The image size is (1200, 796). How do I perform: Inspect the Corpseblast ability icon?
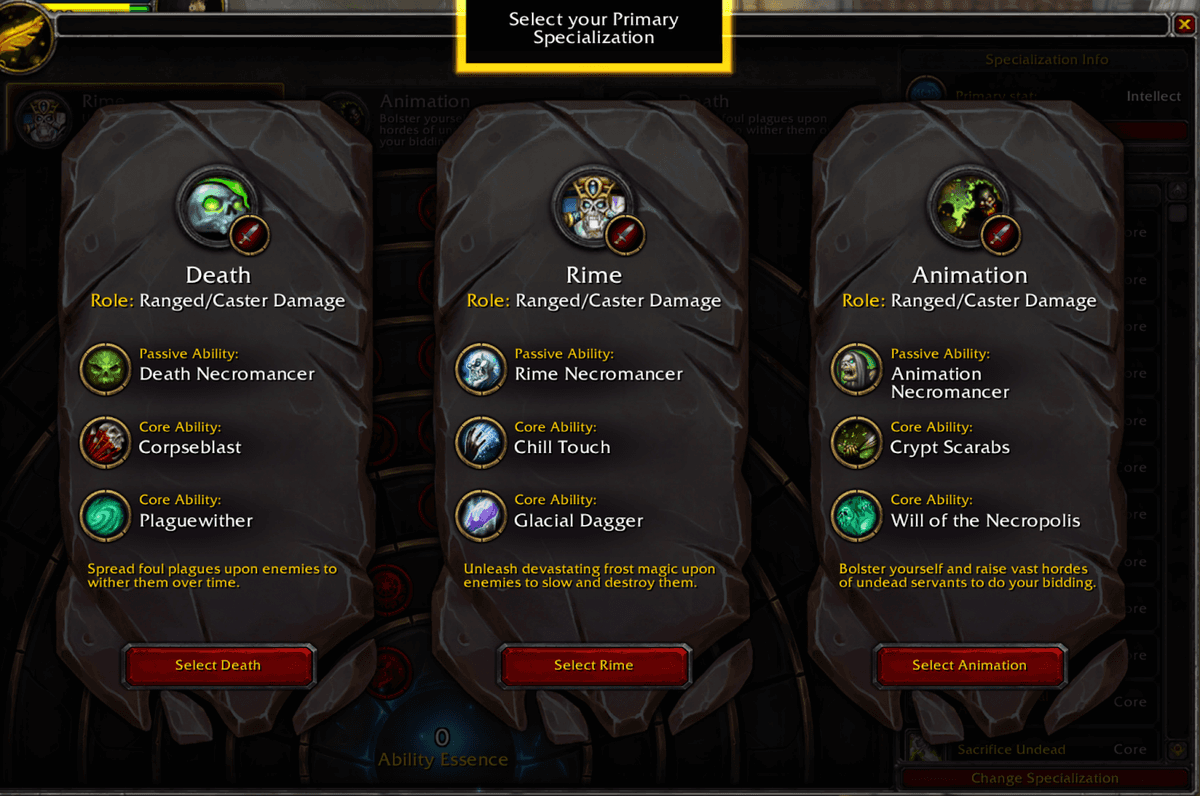[105, 441]
